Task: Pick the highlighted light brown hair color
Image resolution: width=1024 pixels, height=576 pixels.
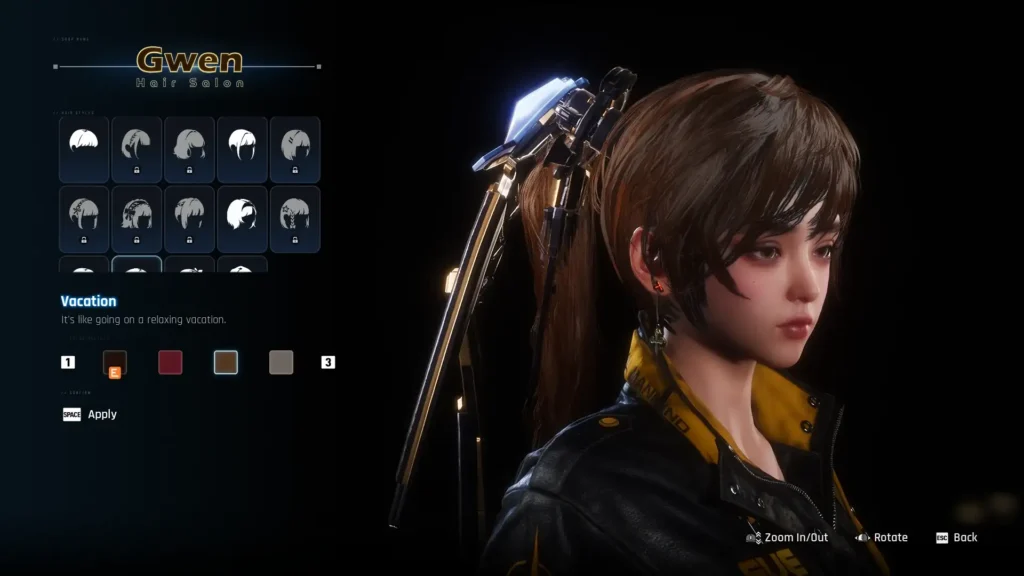Action: (226, 362)
